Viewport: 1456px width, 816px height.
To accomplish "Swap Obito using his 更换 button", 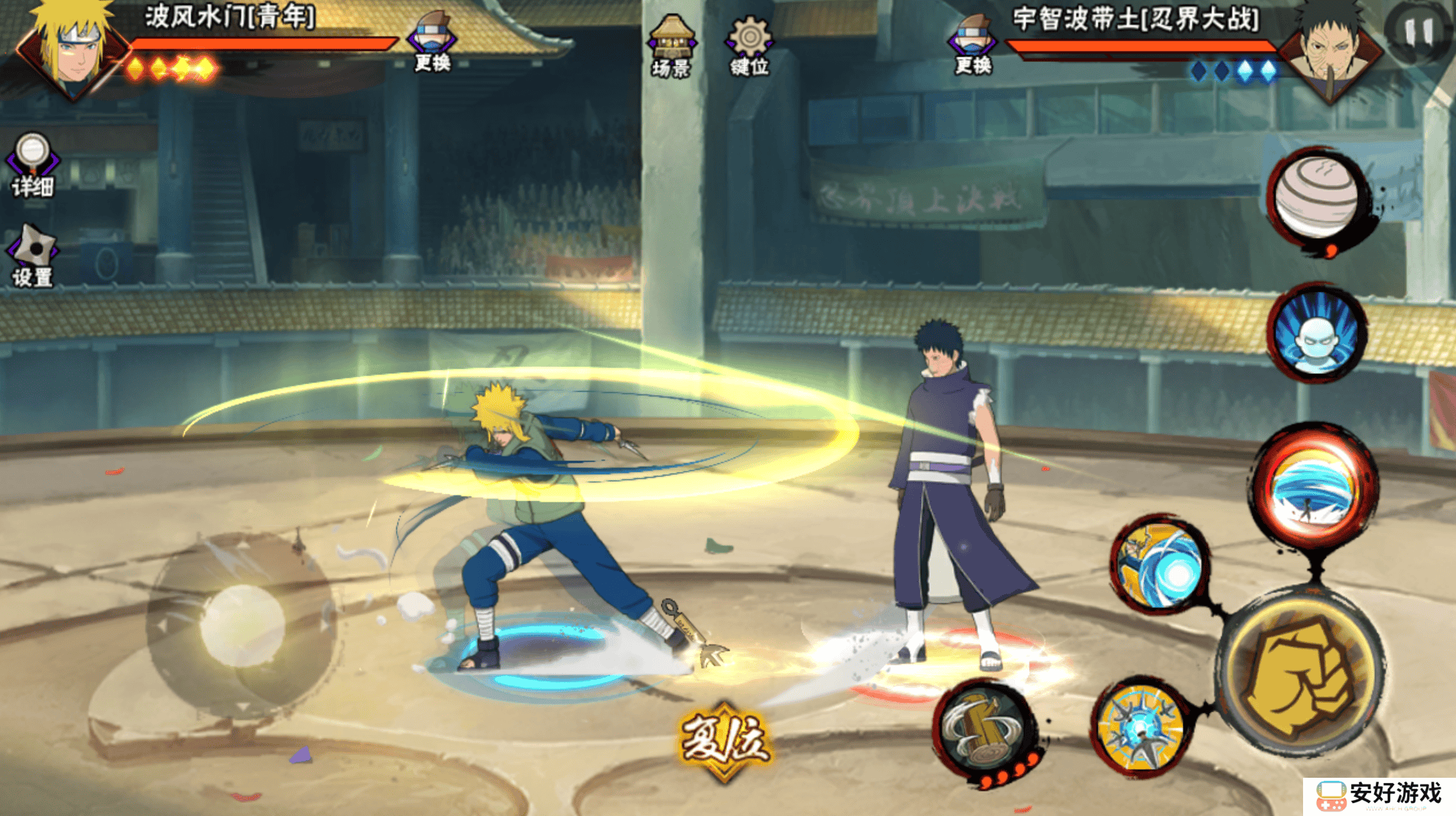I will coord(973,44).
